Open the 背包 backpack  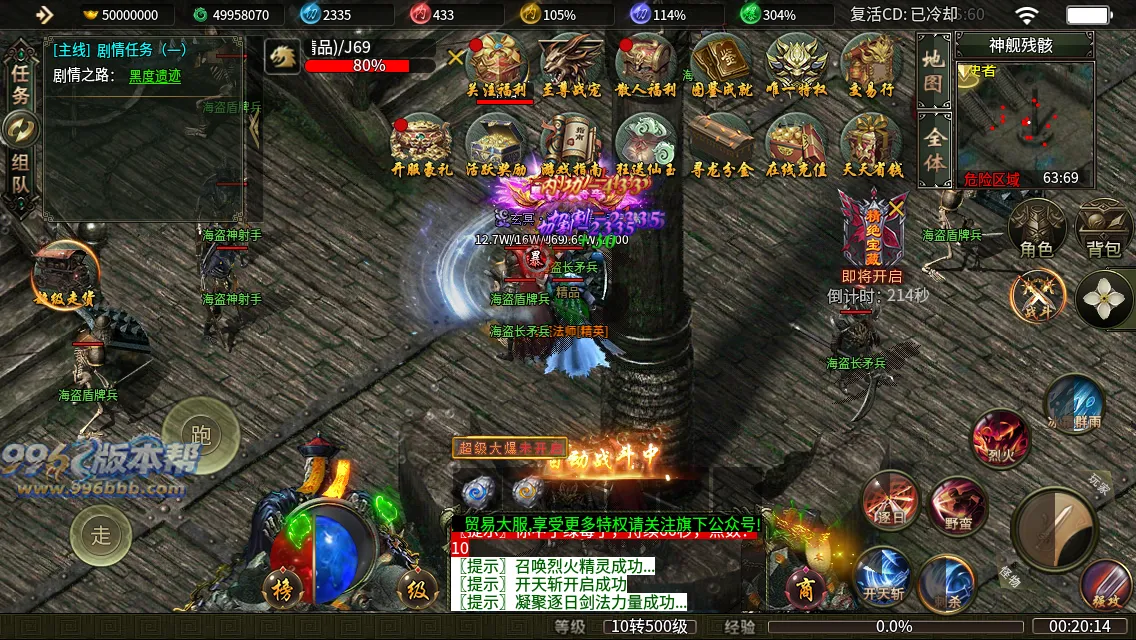pyautogui.click(x=1104, y=229)
